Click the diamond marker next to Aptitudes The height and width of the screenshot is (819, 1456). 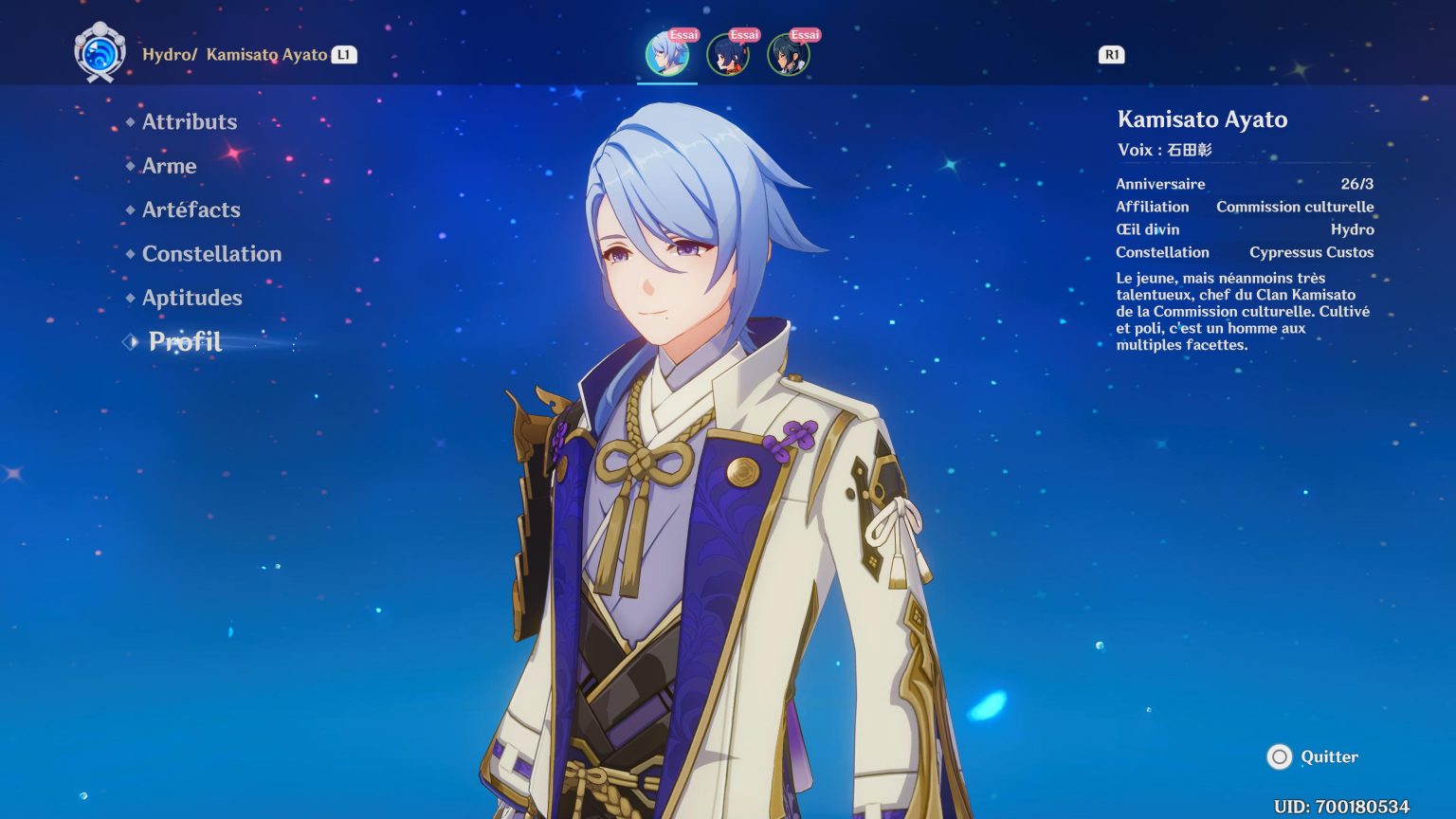(x=130, y=298)
